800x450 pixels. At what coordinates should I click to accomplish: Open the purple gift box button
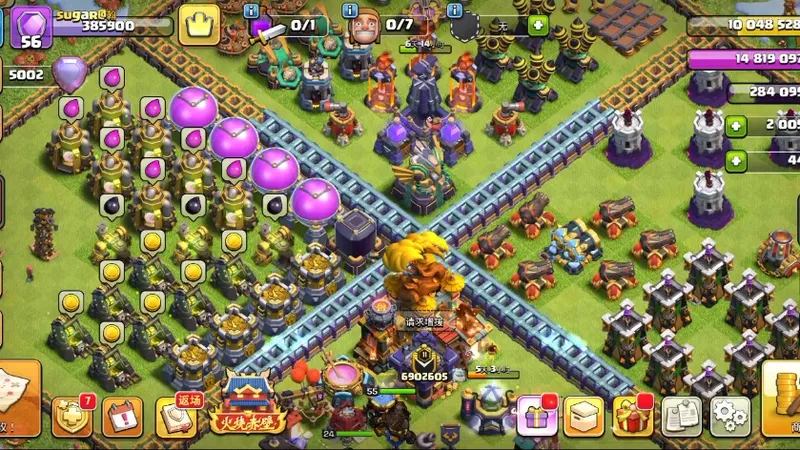536,416
